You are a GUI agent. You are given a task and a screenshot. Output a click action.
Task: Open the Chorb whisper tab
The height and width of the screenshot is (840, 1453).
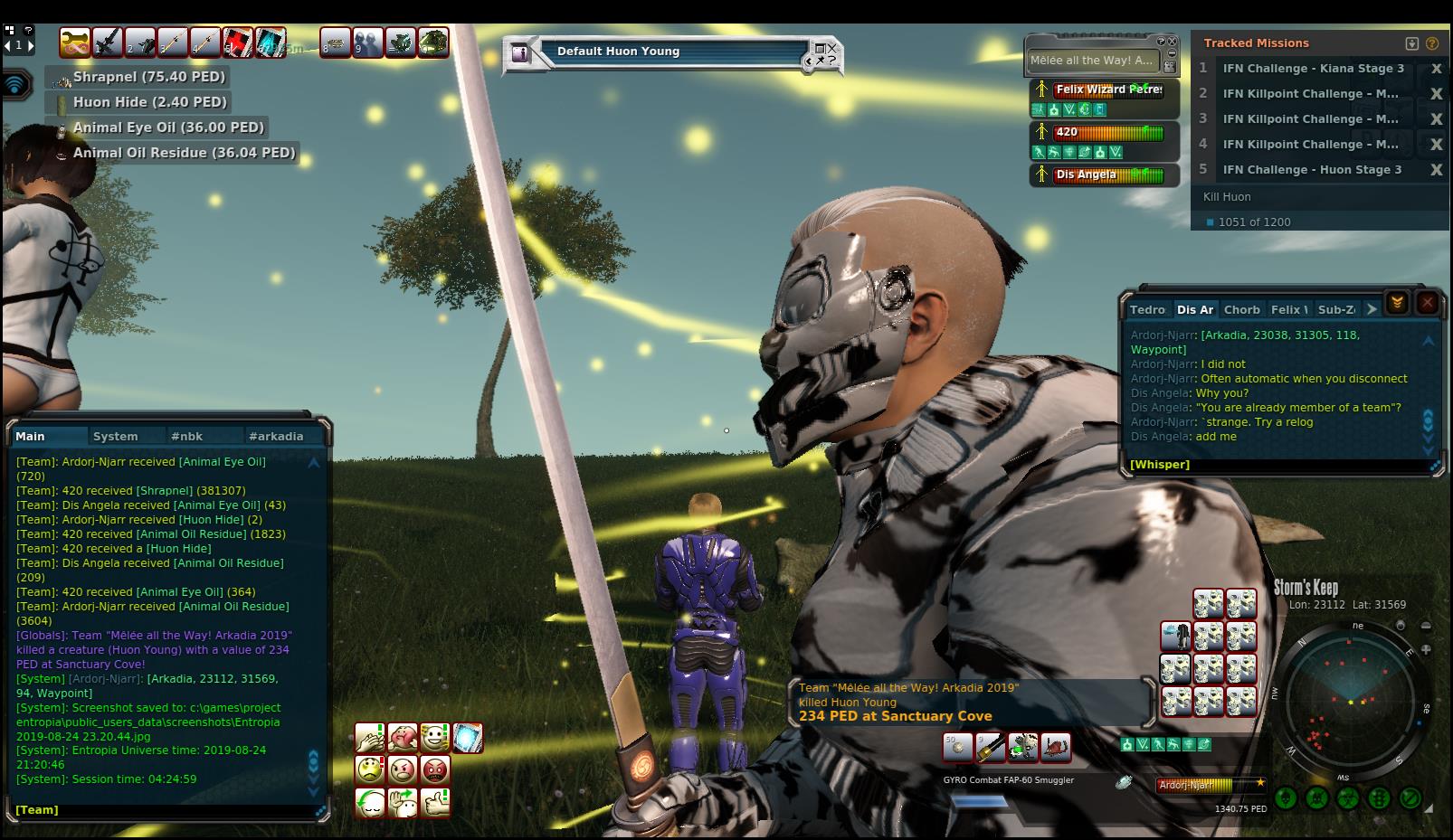1241,309
